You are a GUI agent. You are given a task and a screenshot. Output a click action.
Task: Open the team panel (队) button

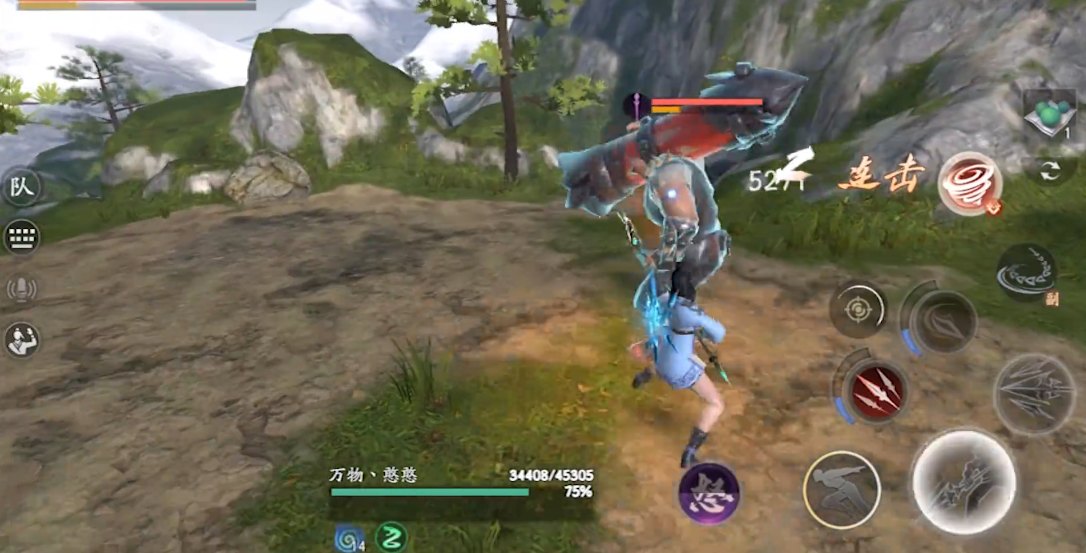[21, 187]
